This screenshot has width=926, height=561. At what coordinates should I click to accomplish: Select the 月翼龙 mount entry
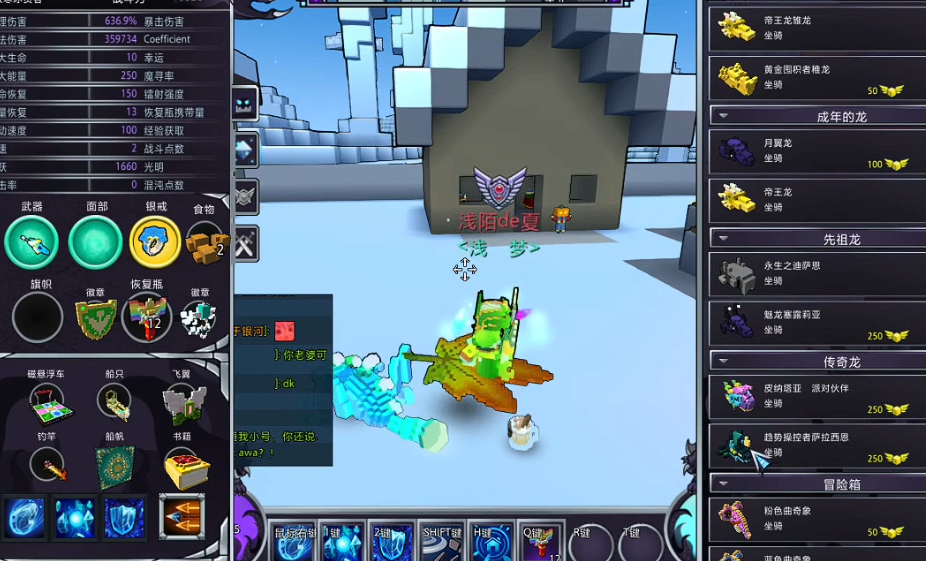pyautogui.click(x=811, y=151)
